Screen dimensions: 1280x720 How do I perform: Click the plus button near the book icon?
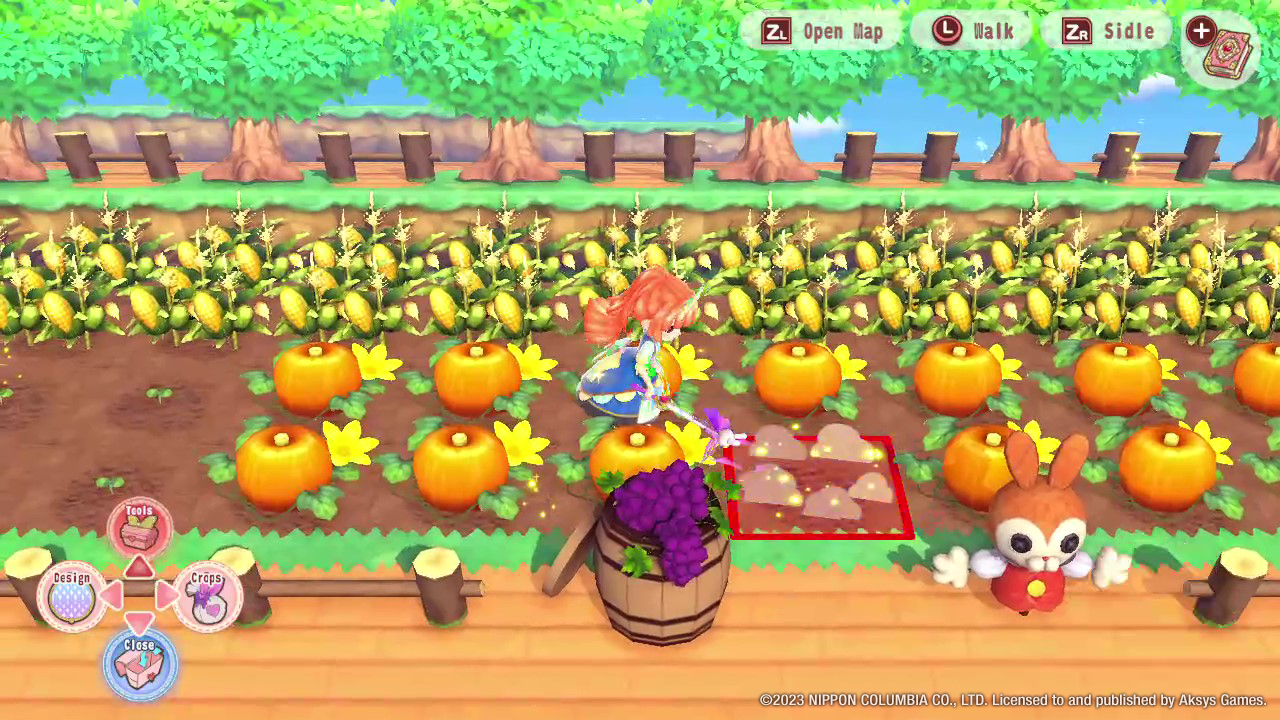pos(1200,32)
